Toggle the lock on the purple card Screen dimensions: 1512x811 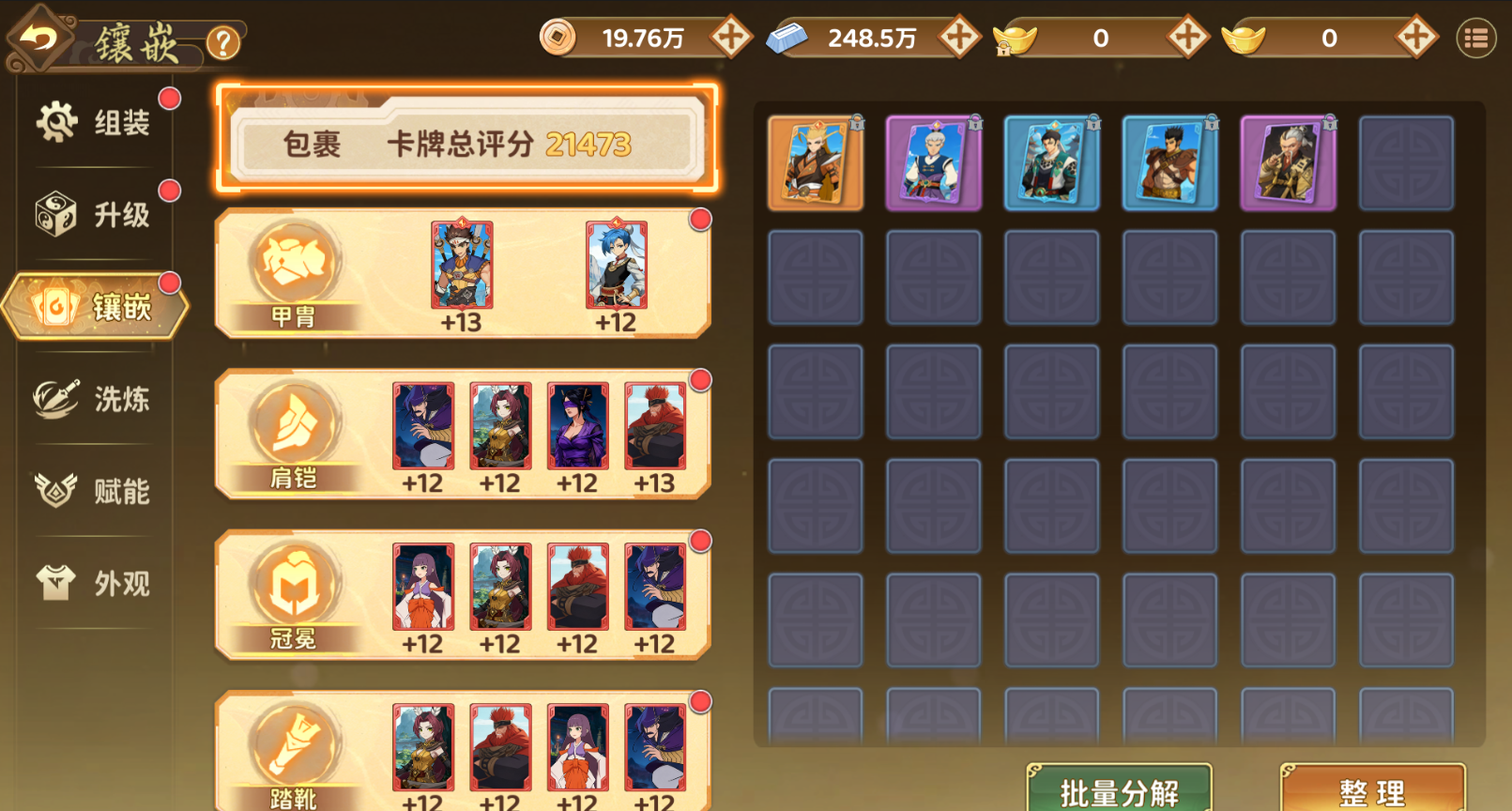pyautogui.click(x=973, y=120)
